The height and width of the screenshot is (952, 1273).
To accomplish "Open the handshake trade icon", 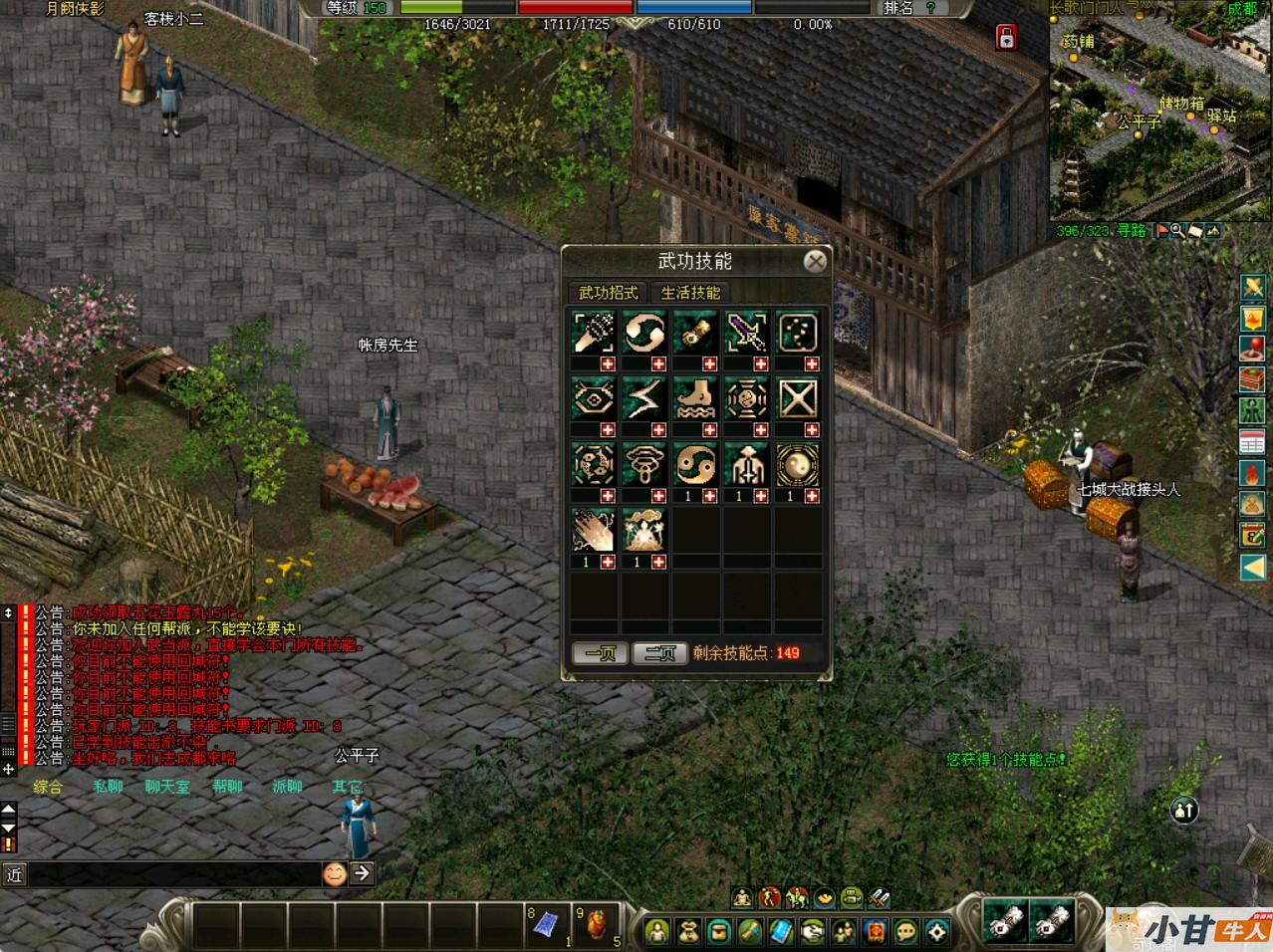I will pyautogui.click(x=813, y=932).
